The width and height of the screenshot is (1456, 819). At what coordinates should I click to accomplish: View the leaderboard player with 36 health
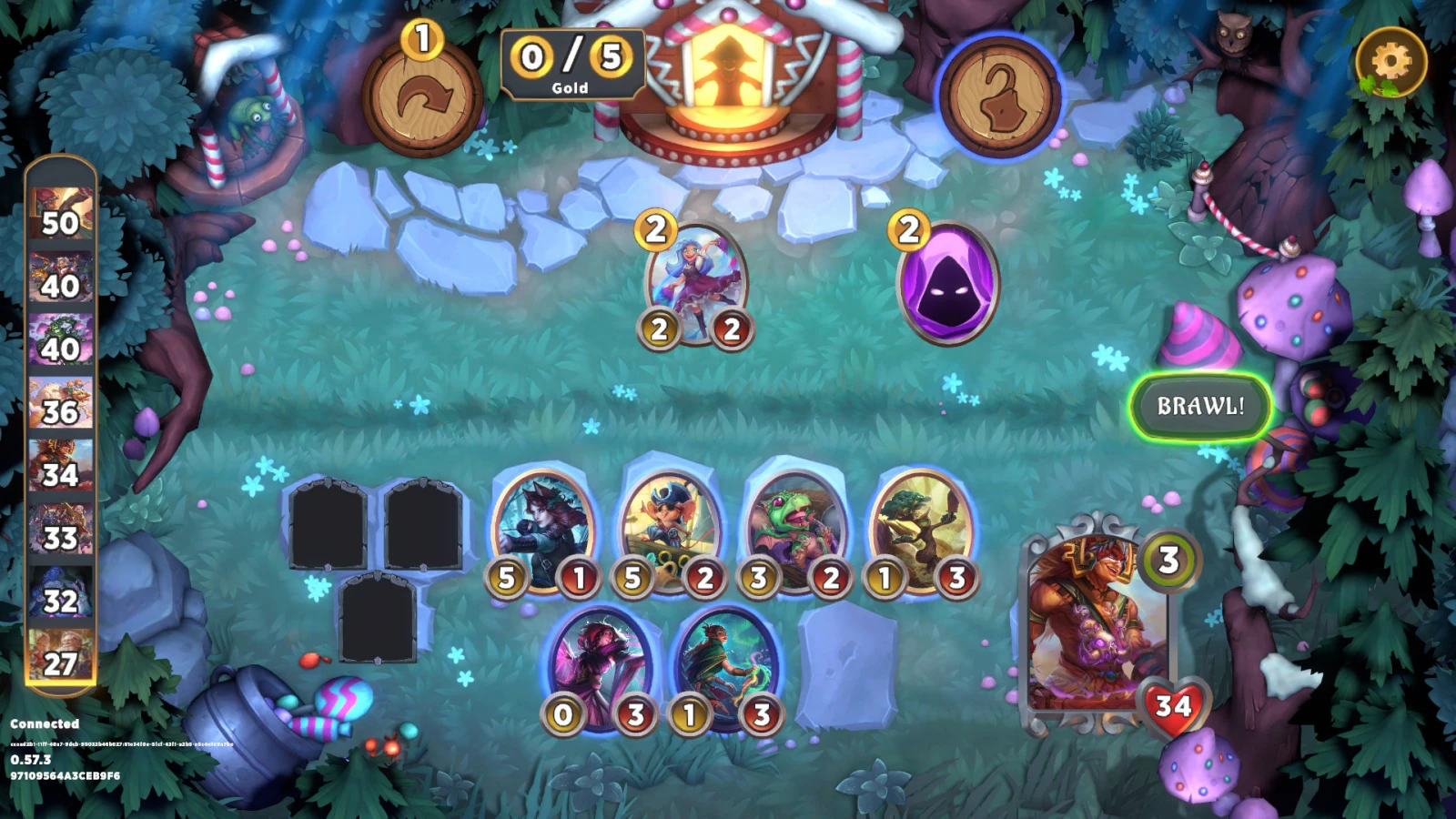pyautogui.click(x=60, y=403)
